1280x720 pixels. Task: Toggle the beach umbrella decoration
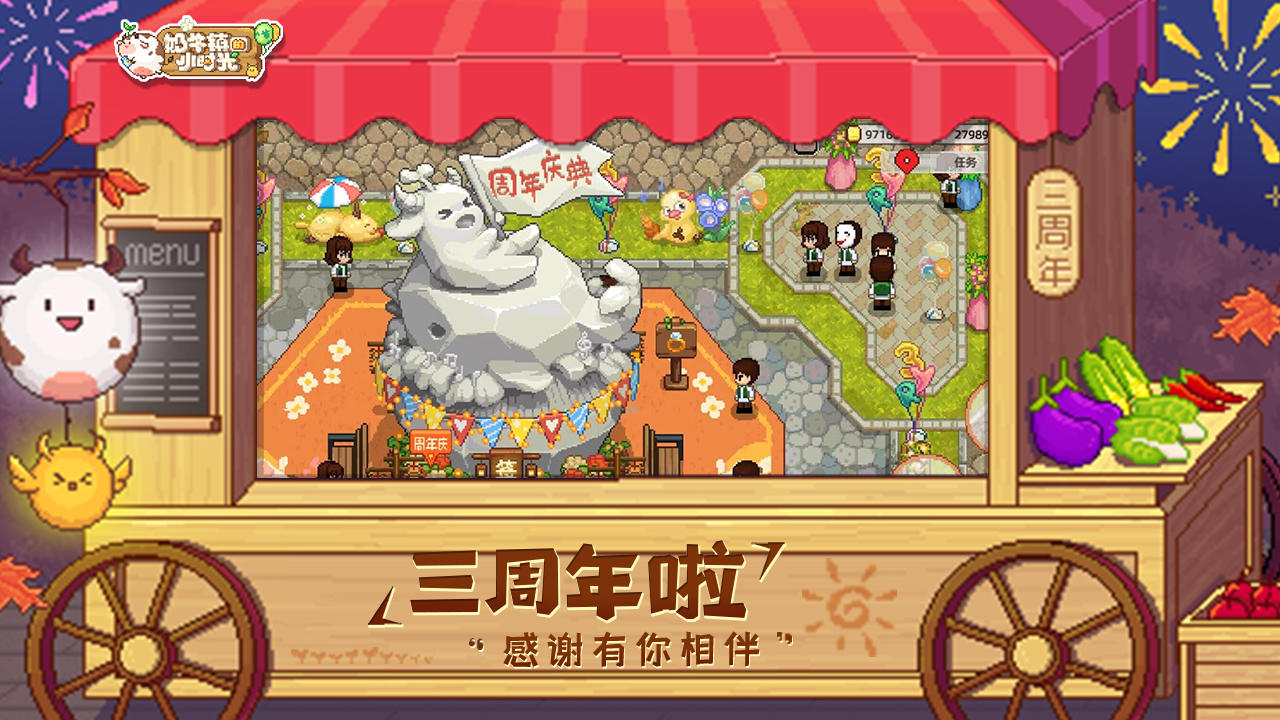pyautogui.click(x=334, y=192)
